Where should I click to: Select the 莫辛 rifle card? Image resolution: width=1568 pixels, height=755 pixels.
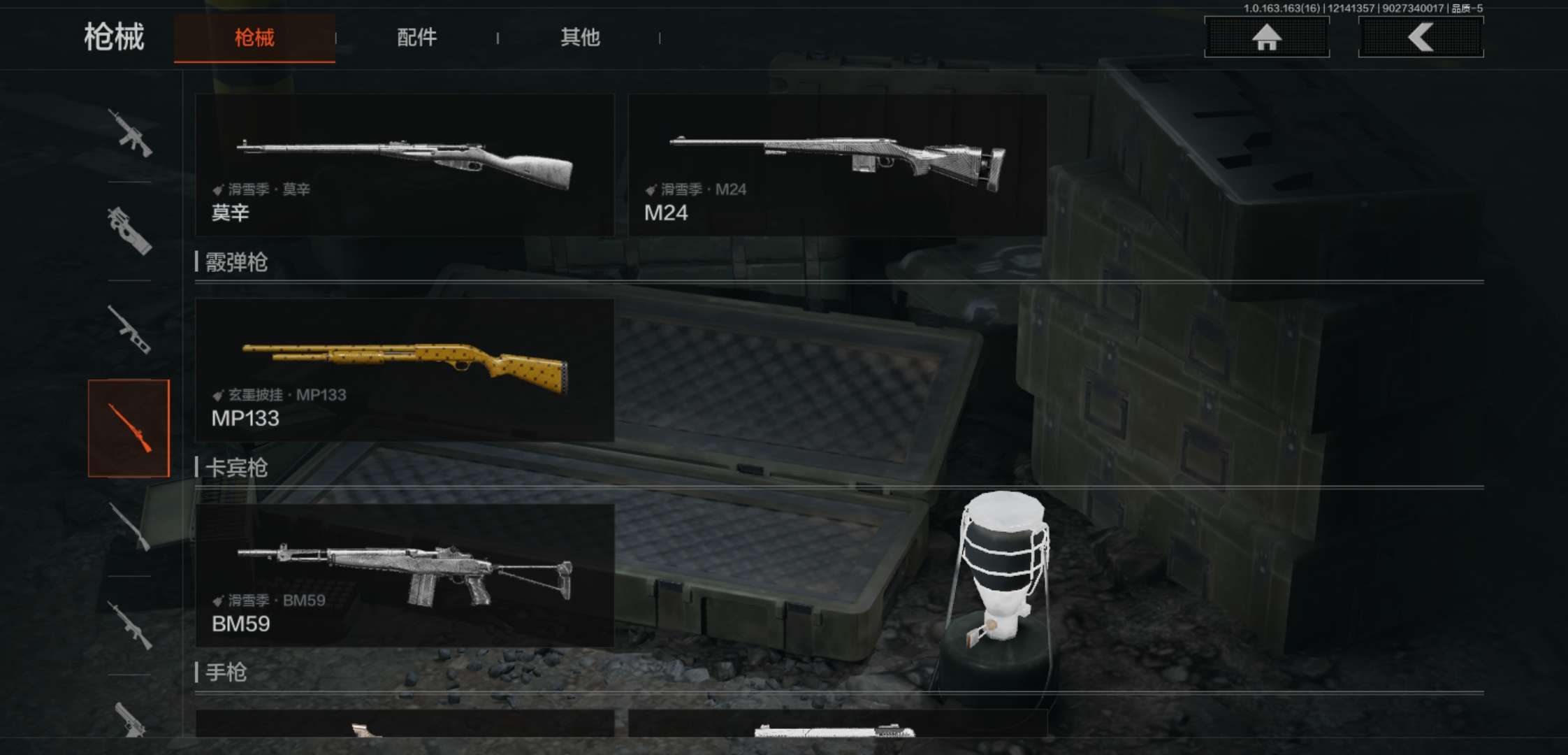pyautogui.click(x=405, y=165)
